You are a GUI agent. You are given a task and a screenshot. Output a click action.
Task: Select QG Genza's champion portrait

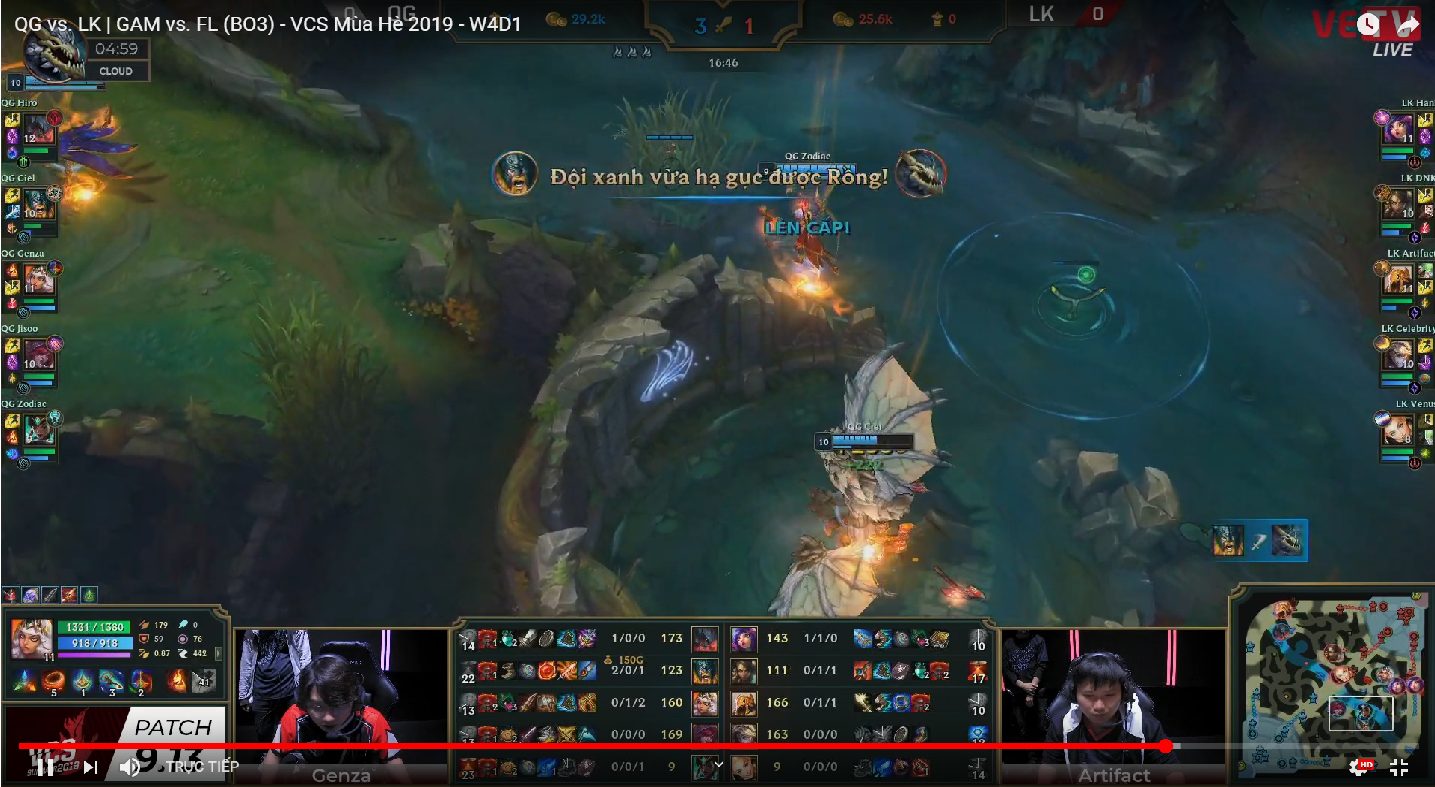click(x=37, y=278)
